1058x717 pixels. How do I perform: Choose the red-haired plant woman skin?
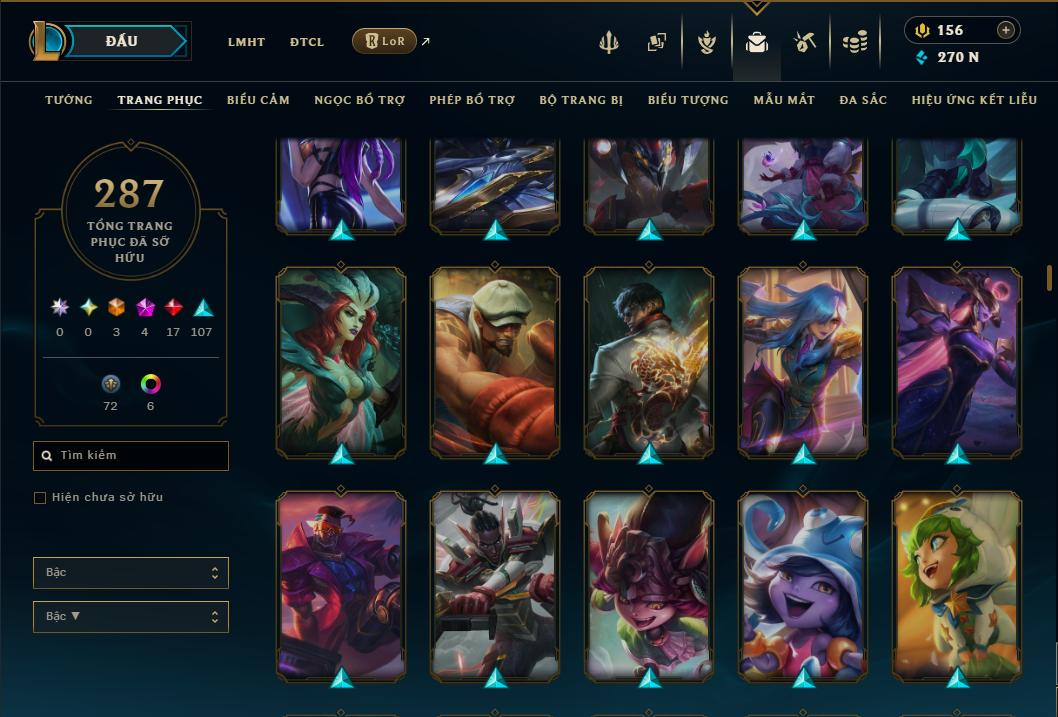tap(341, 360)
